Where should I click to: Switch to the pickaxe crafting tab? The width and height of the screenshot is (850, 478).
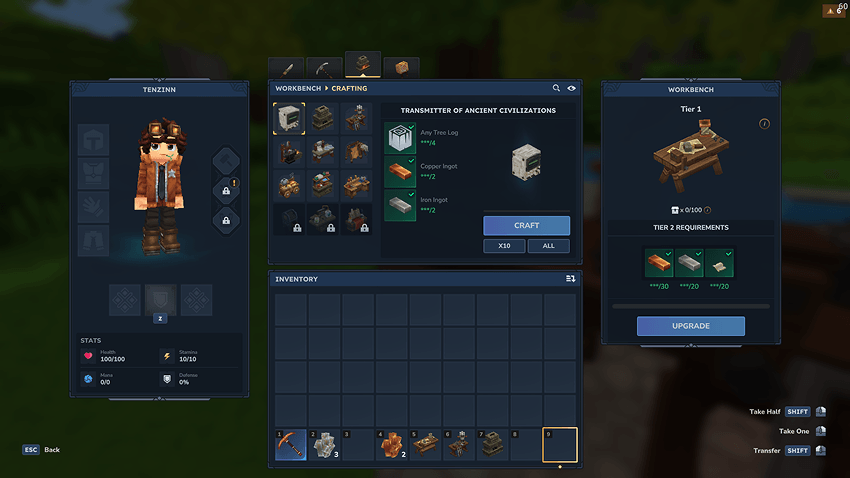tap(324, 69)
